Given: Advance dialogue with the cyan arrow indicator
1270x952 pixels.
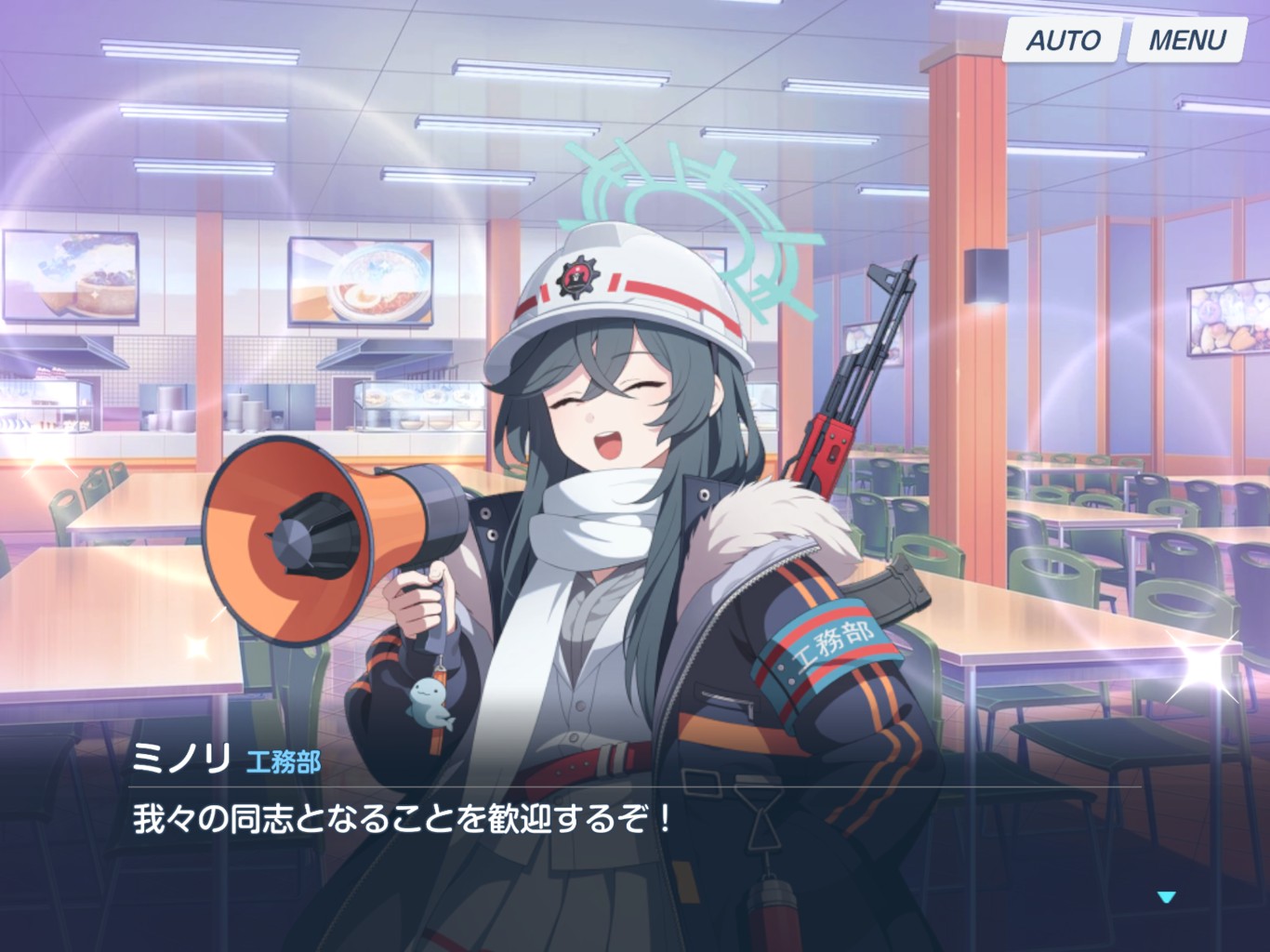Looking at the screenshot, I should 1166,897.
